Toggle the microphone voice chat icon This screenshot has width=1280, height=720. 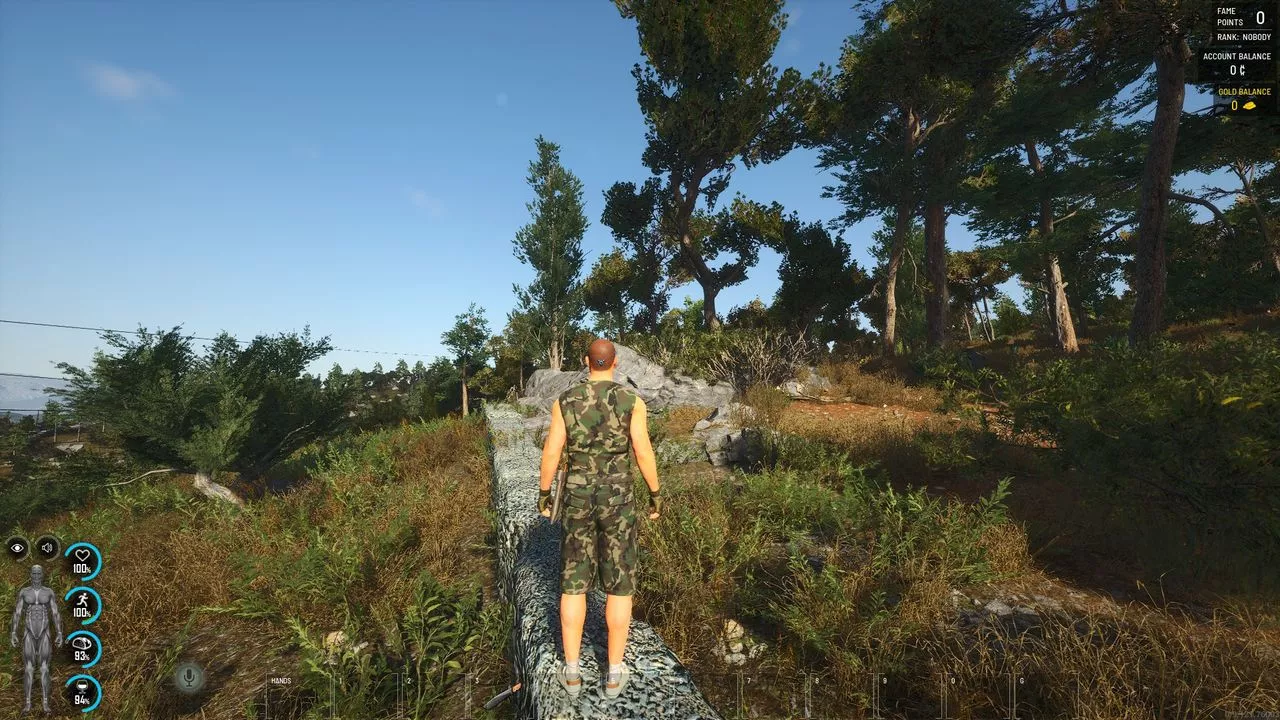point(188,677)
